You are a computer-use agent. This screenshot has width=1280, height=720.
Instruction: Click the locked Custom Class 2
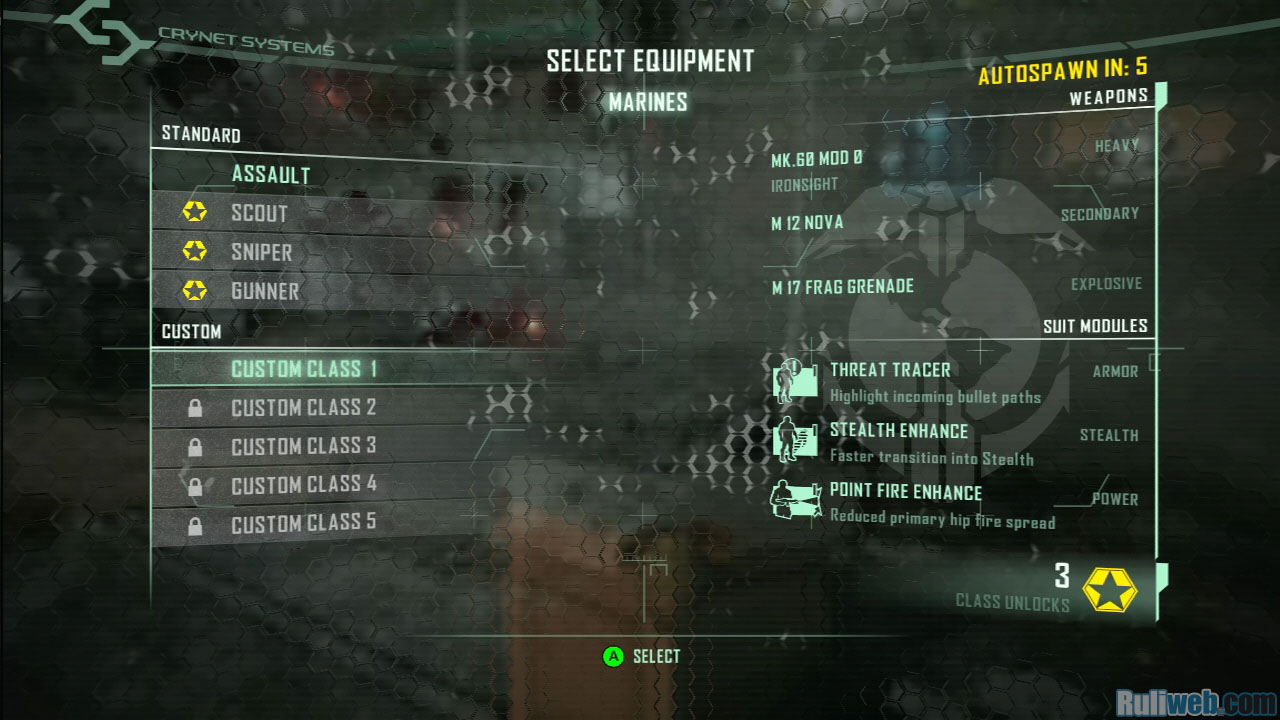coord(303,408)
